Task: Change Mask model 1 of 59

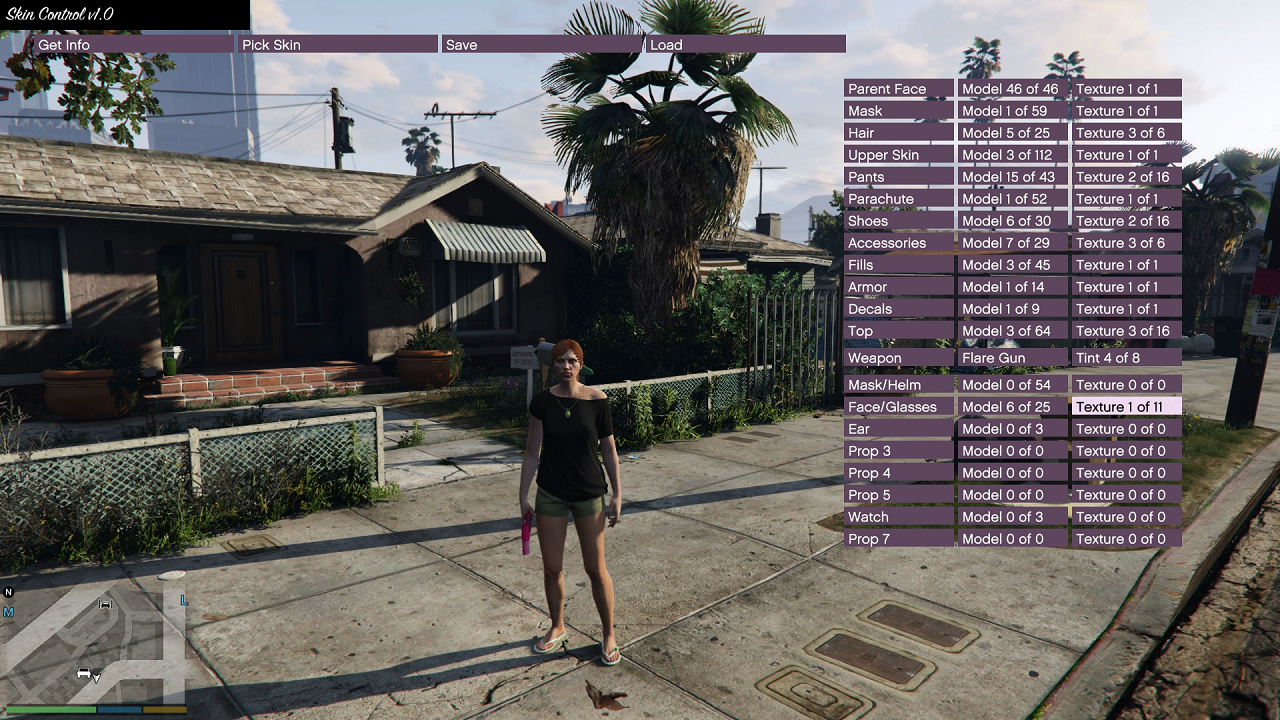Action: (x=1013, y=111)
